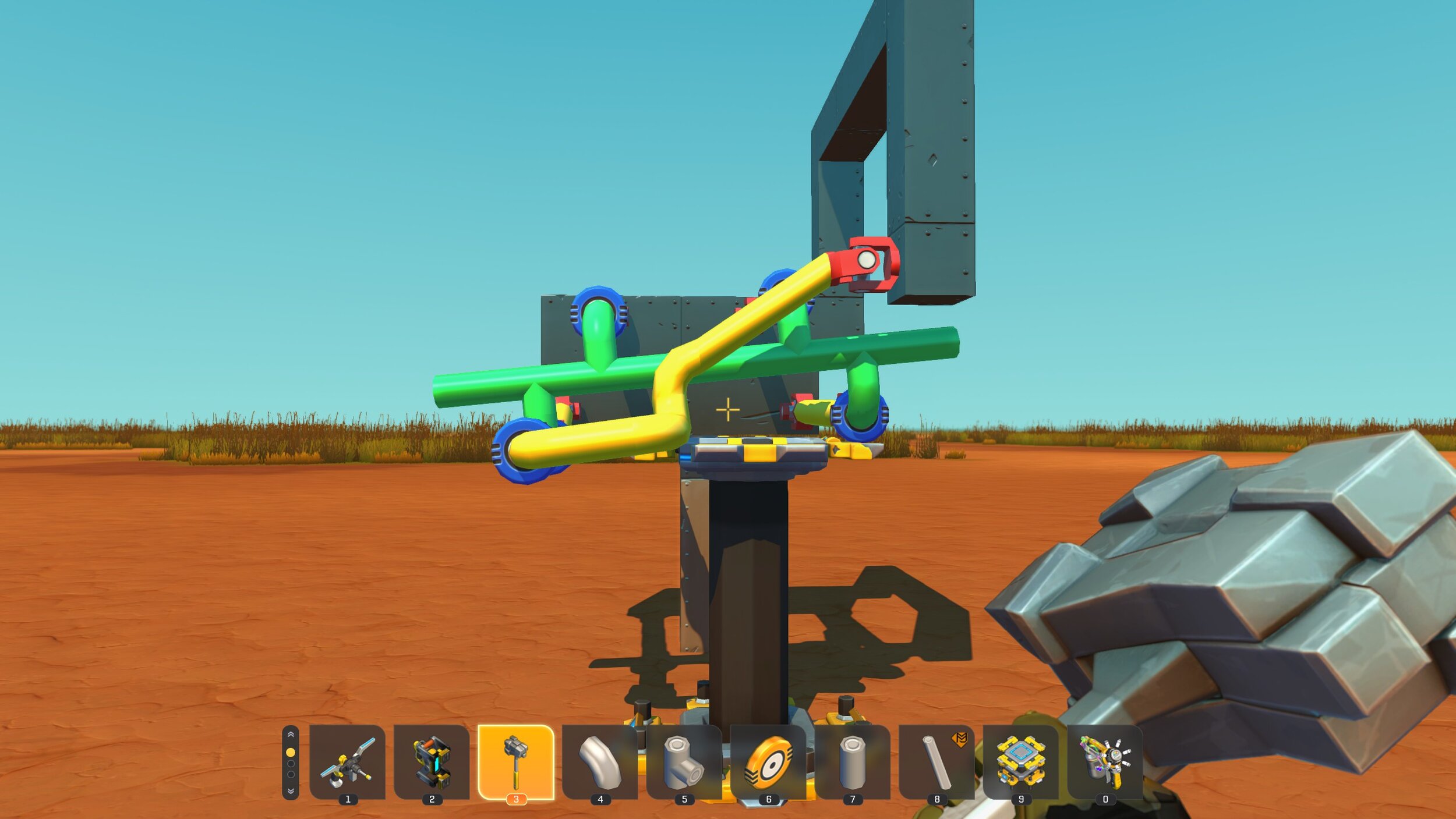The image size is (1456, 819).
Task: Equip the paint tool gun in slot 0
Action: tap(1105, 761)
